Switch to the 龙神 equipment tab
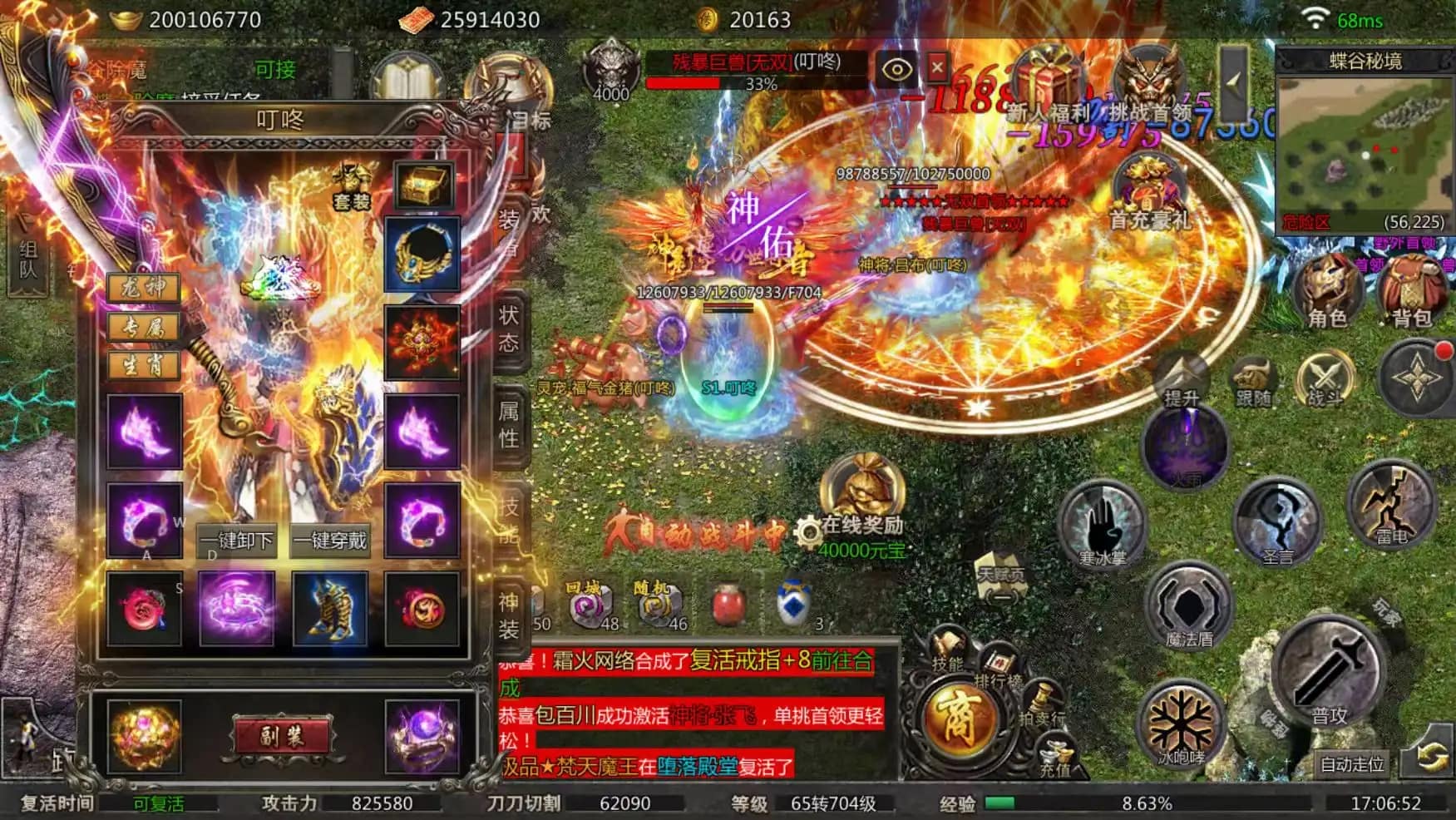This screenshot has width=1456, height=820. pyautogui.click(x=144, y=288)
